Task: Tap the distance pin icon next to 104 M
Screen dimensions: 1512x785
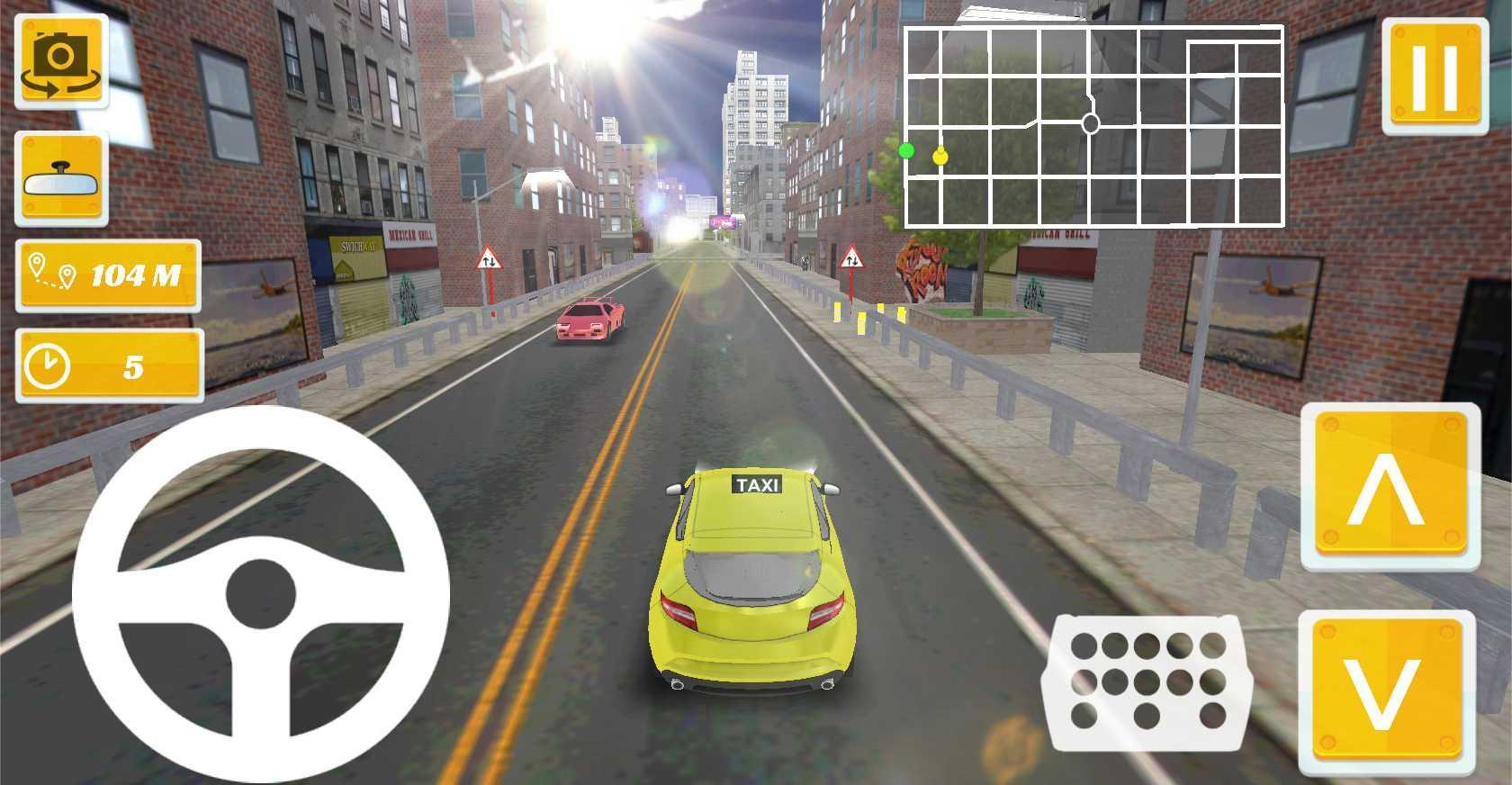Action: point(54,271)
